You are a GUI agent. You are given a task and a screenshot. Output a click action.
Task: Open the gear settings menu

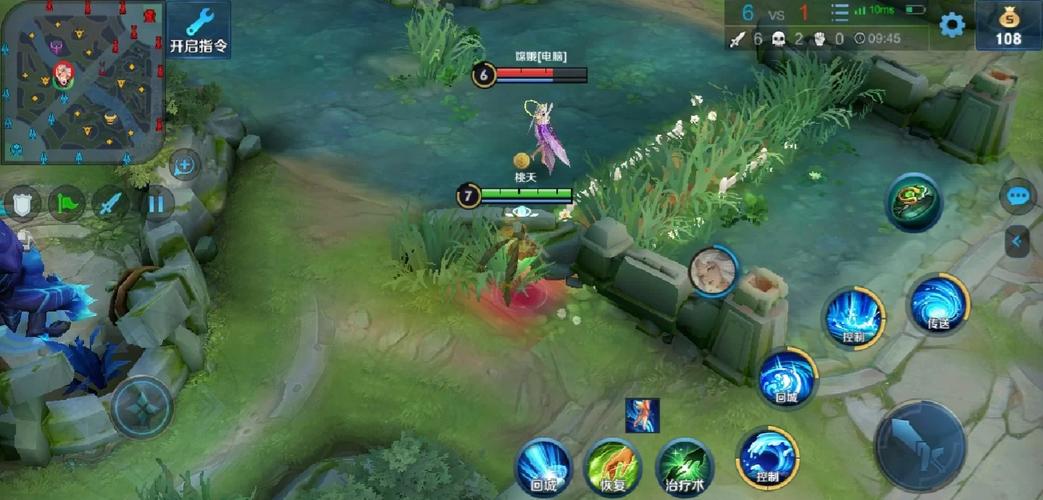point(951,25)
